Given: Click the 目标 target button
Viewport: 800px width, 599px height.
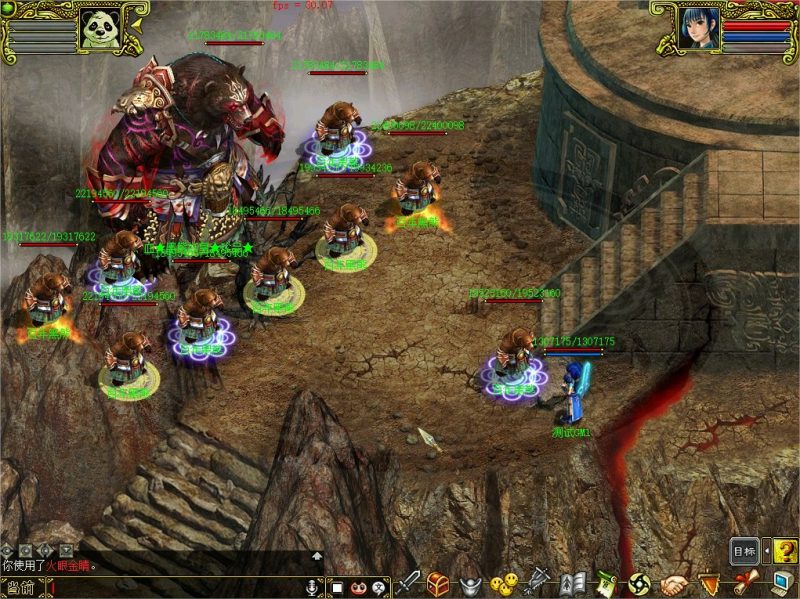Looking at the screenshot, I should (744, 551).
